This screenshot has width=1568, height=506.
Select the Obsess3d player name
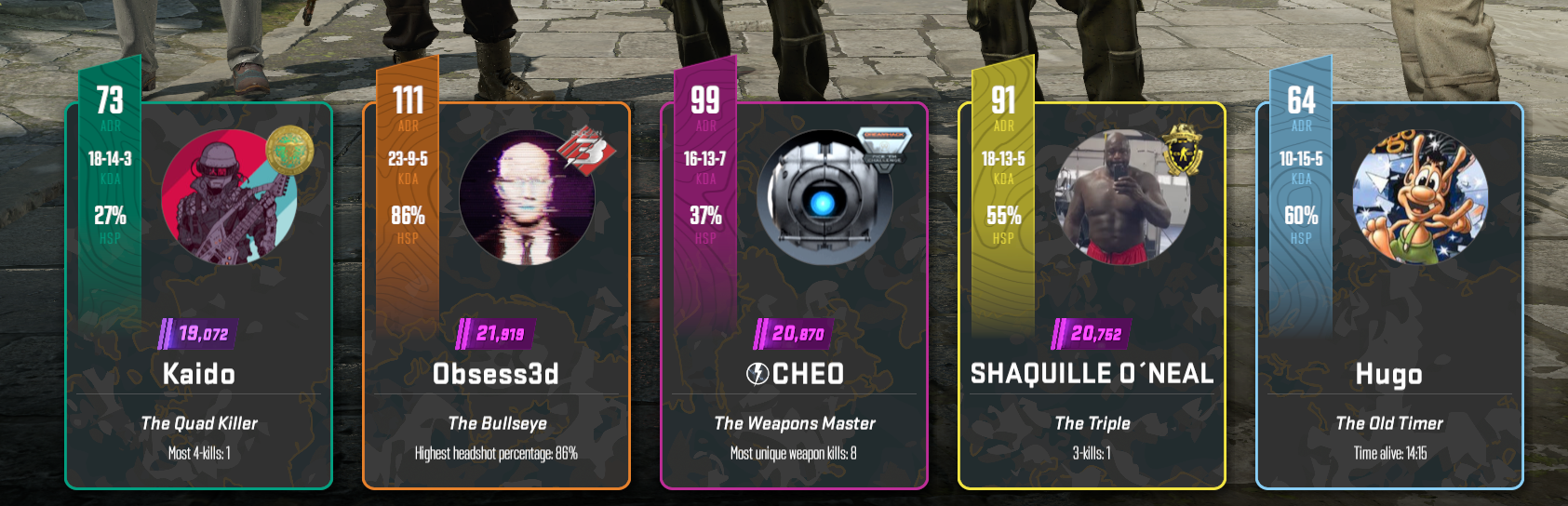pos(496,374)
